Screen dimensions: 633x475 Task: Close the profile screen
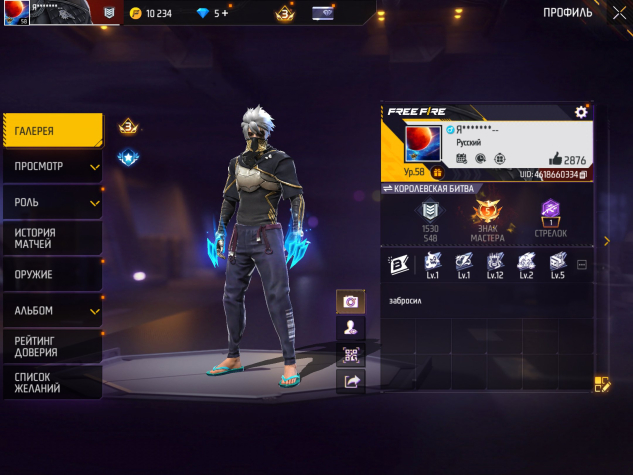[x=613, y=12]
